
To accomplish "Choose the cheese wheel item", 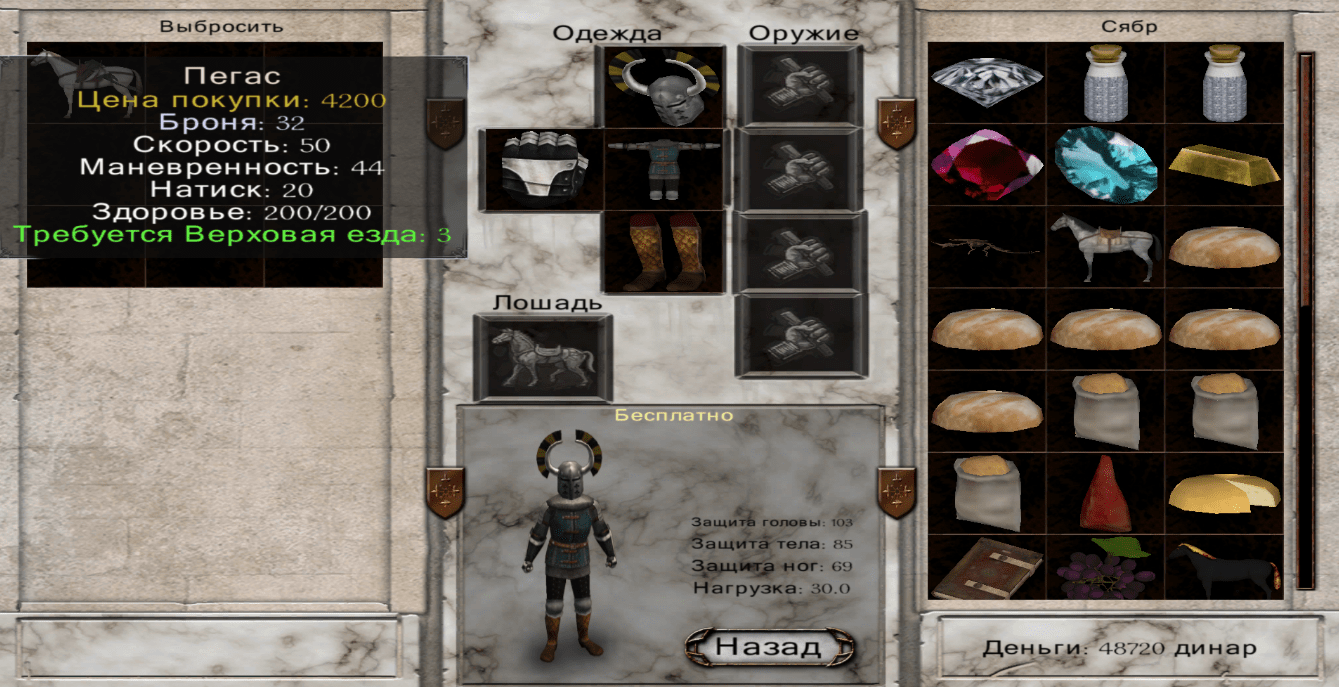I will click(x=1223, y=492).
